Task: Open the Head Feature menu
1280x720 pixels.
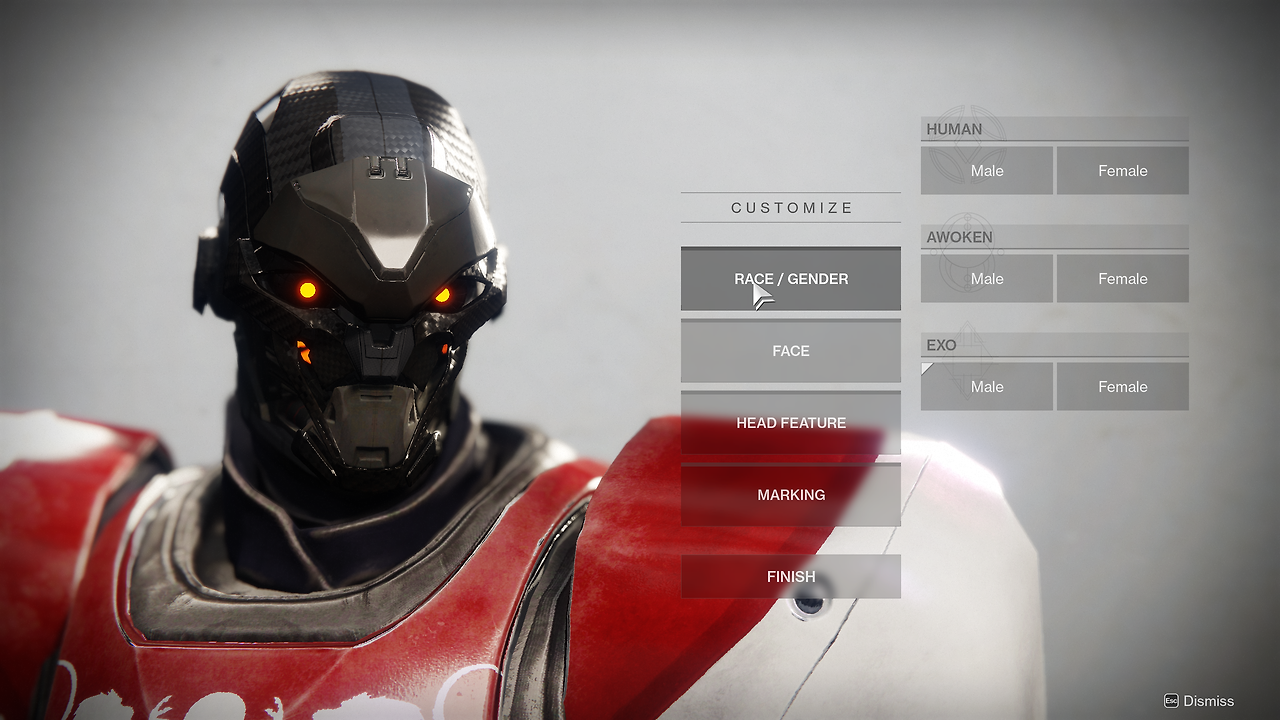Action: [x=790, y=423]
